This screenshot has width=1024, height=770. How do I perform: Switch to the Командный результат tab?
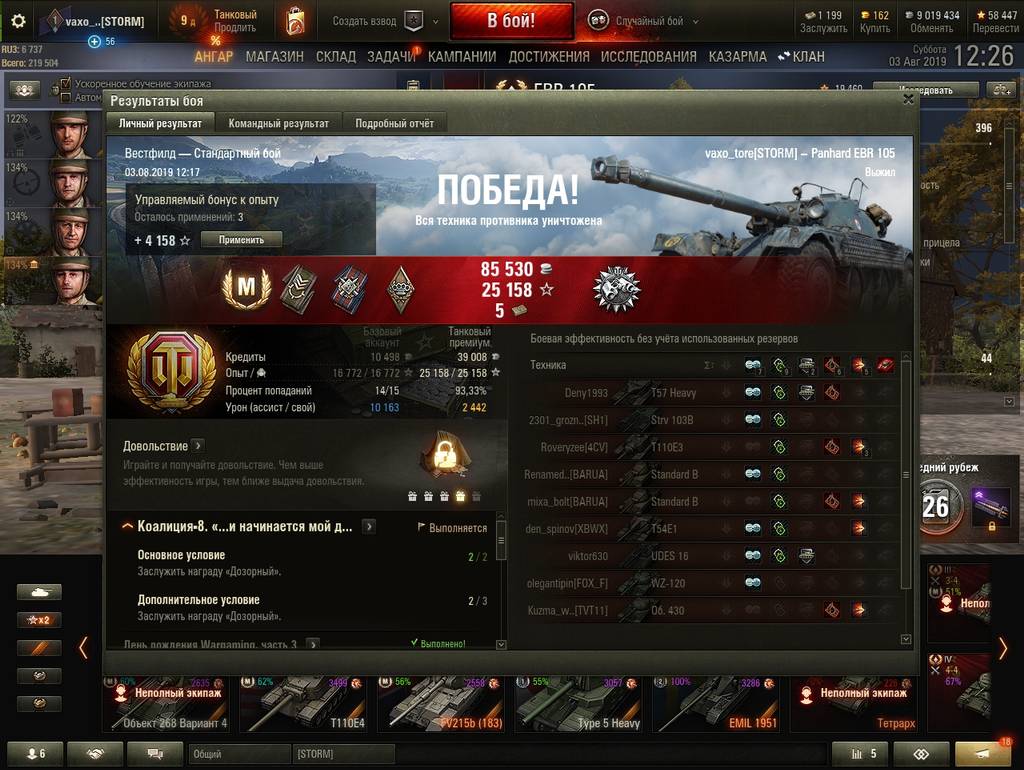(278, 124)
